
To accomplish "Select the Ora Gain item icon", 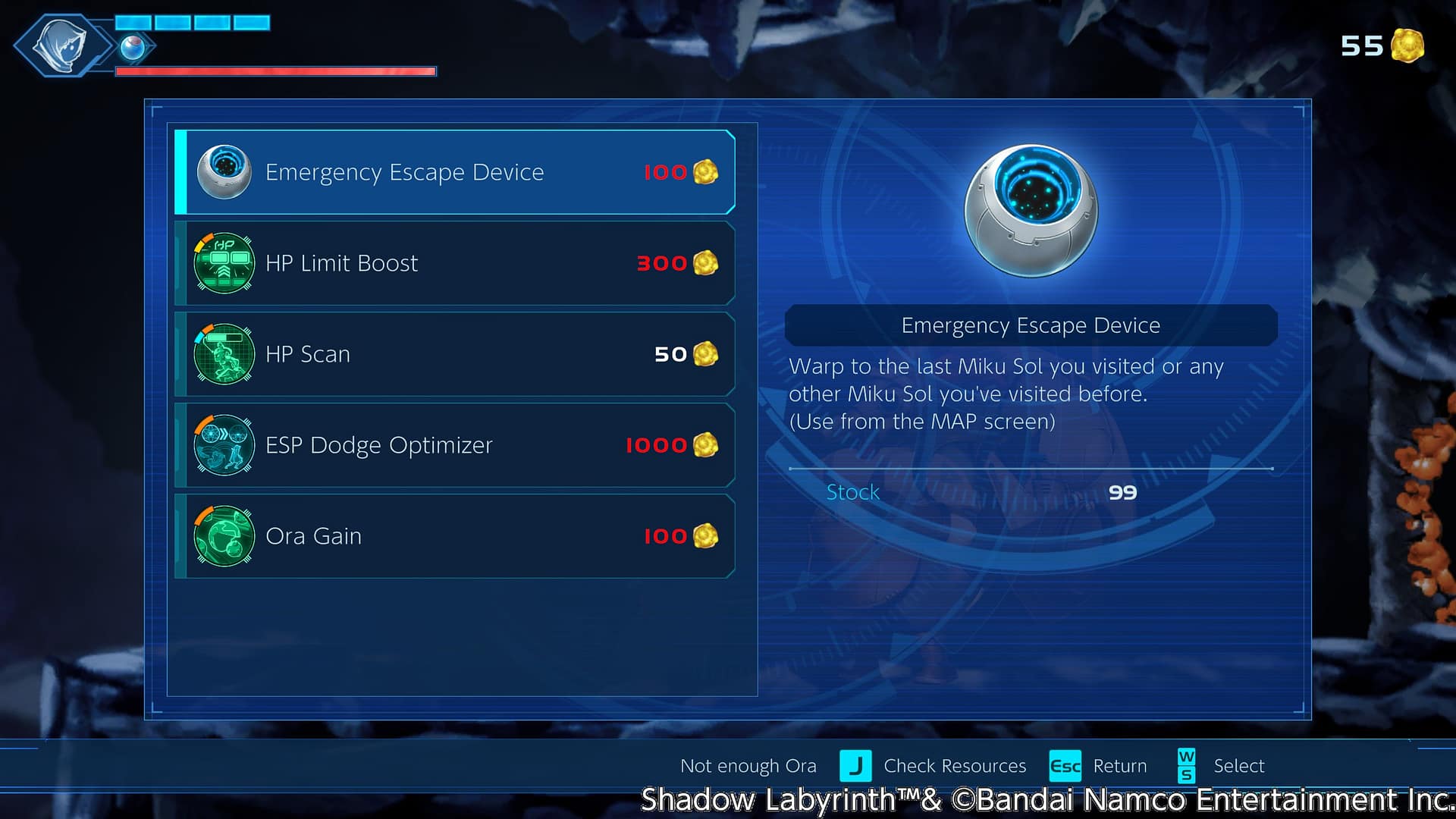I will click(224, 536).
